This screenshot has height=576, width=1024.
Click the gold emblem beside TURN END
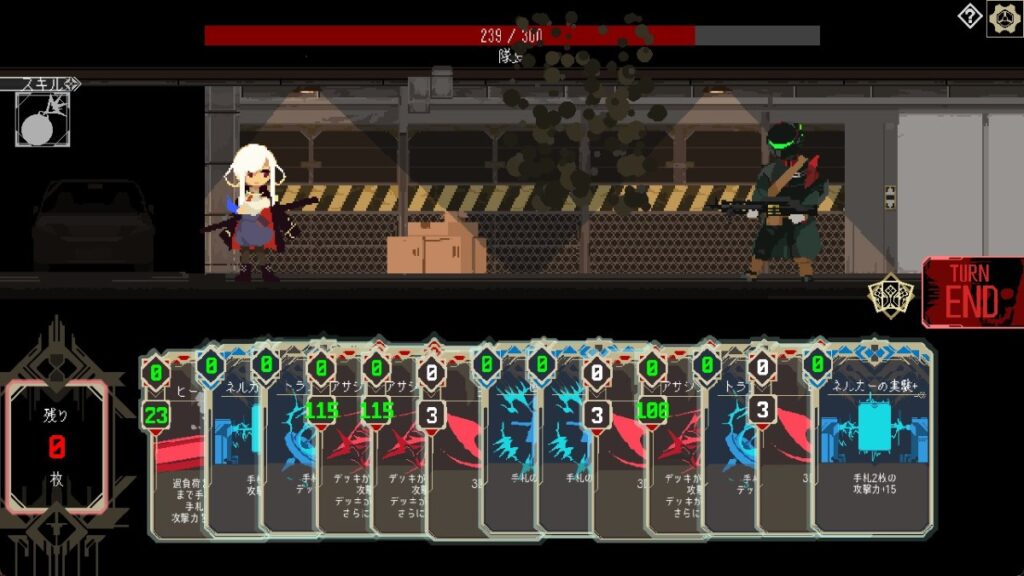tap(889, 297)
